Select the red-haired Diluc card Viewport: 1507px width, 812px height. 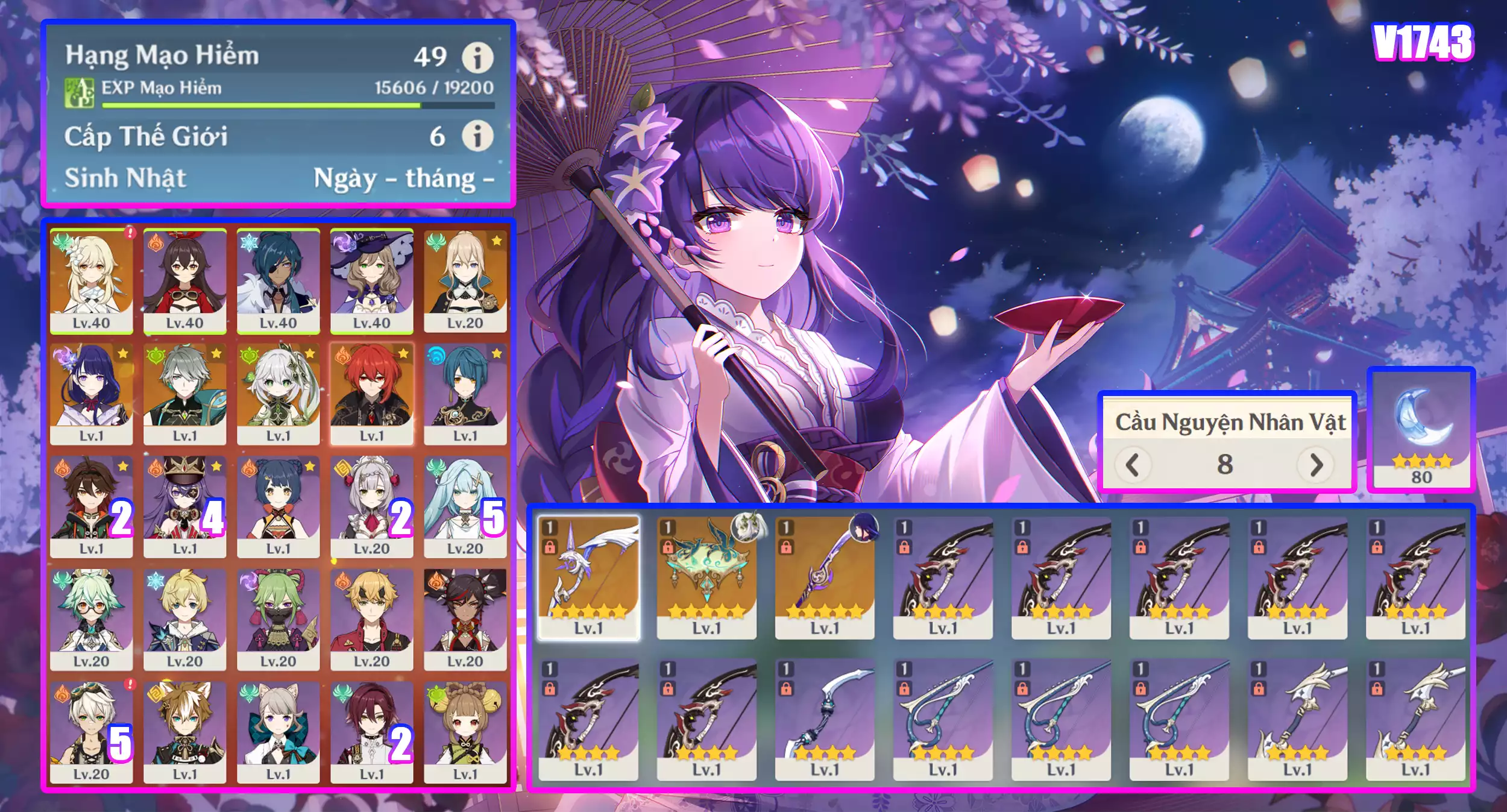(371, 393)
